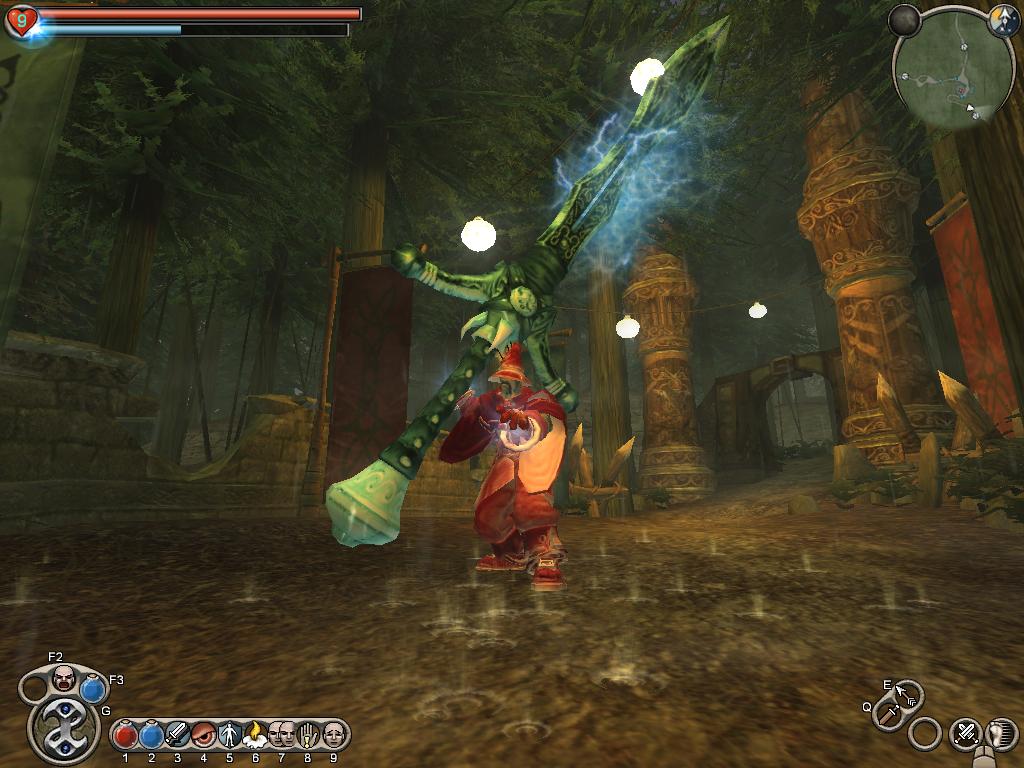
Task: Equip the melee sword weapon icon
Action: pyautogui.click(x=887, y=714)
